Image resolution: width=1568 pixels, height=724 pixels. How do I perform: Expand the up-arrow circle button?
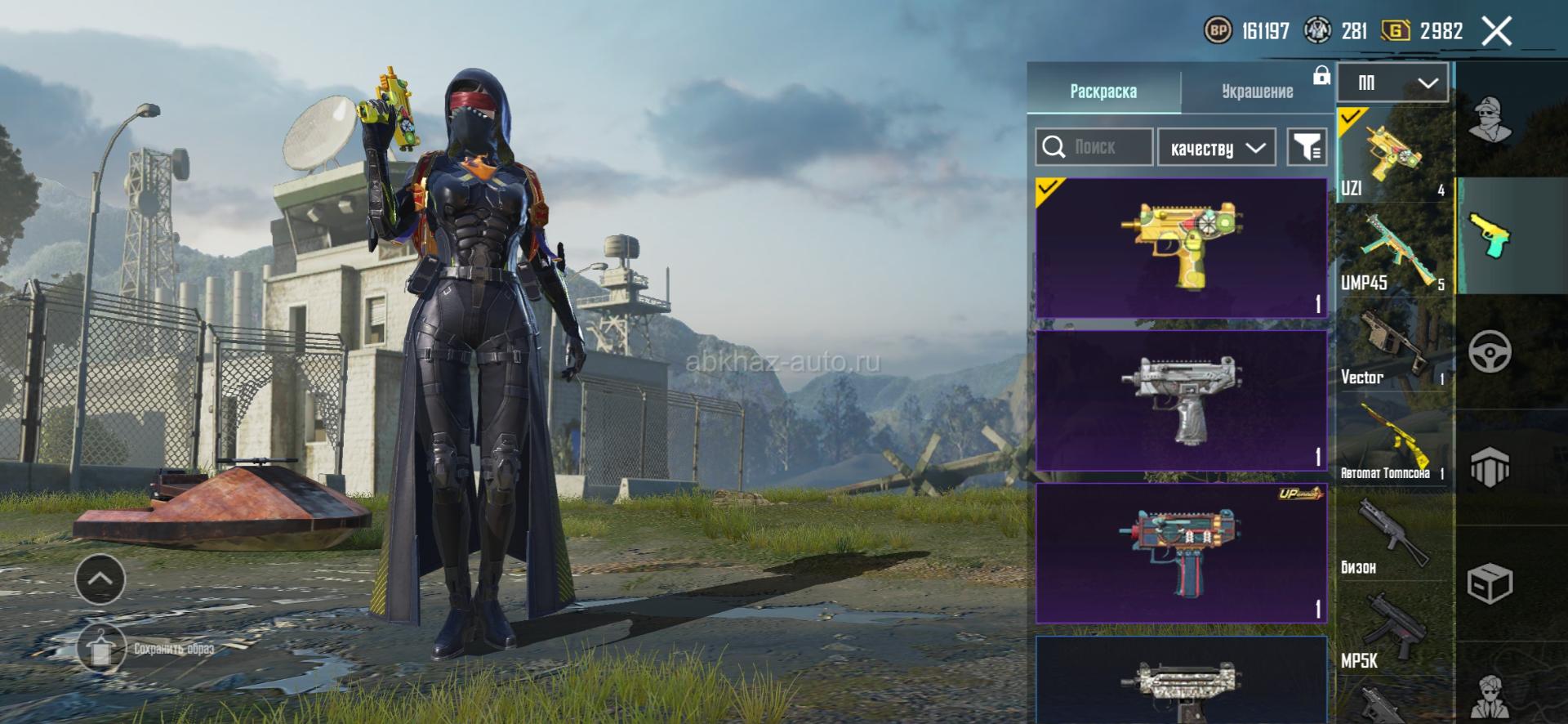click(x=100, y=579)
